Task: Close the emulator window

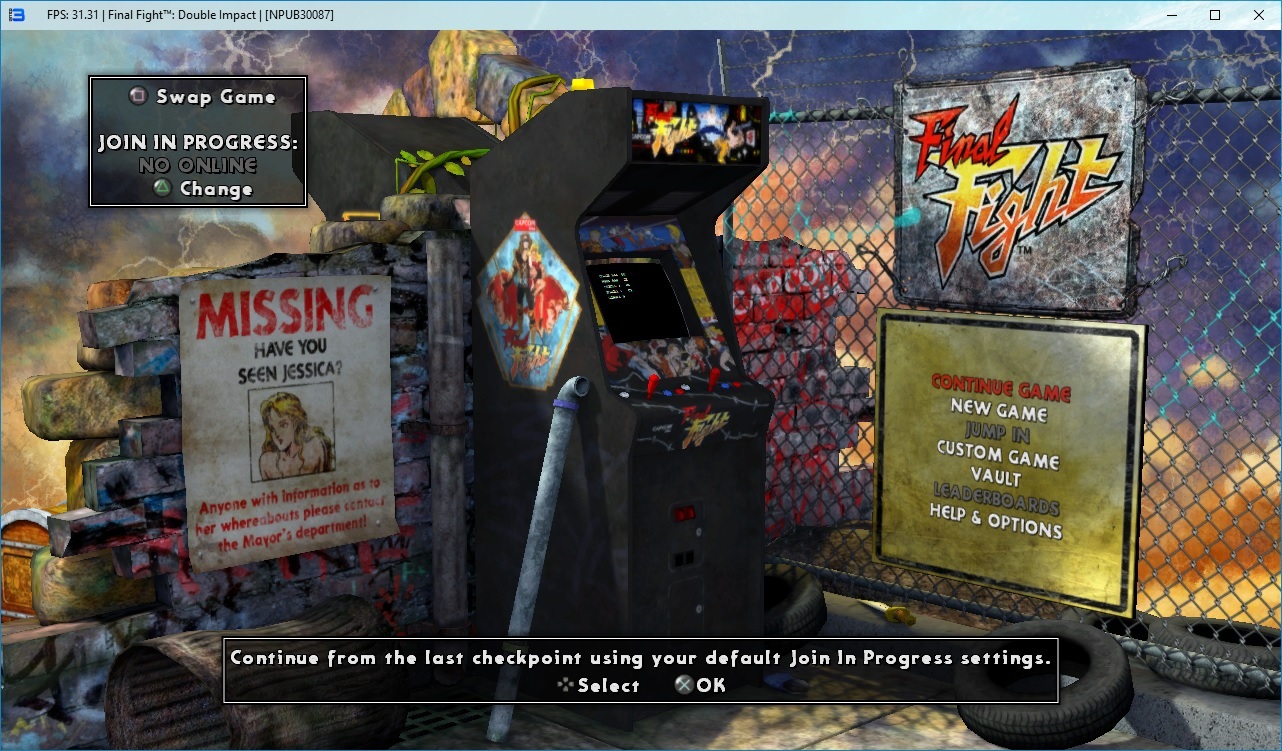Action: click(1258, 15)
